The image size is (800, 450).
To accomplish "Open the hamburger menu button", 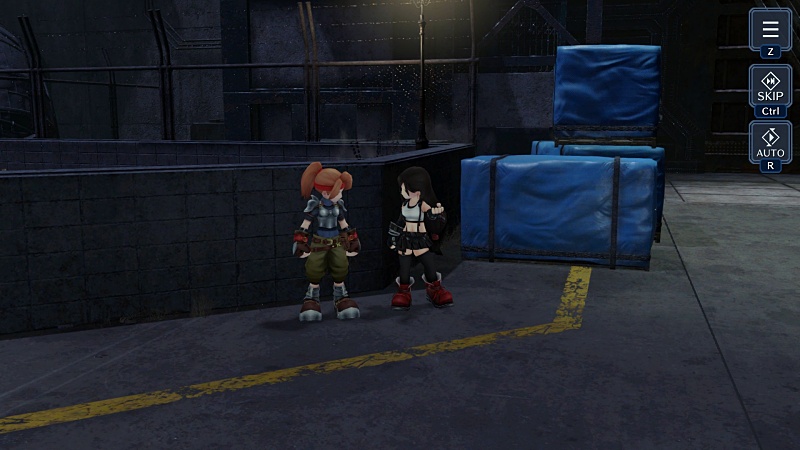I will pos(770,30).
